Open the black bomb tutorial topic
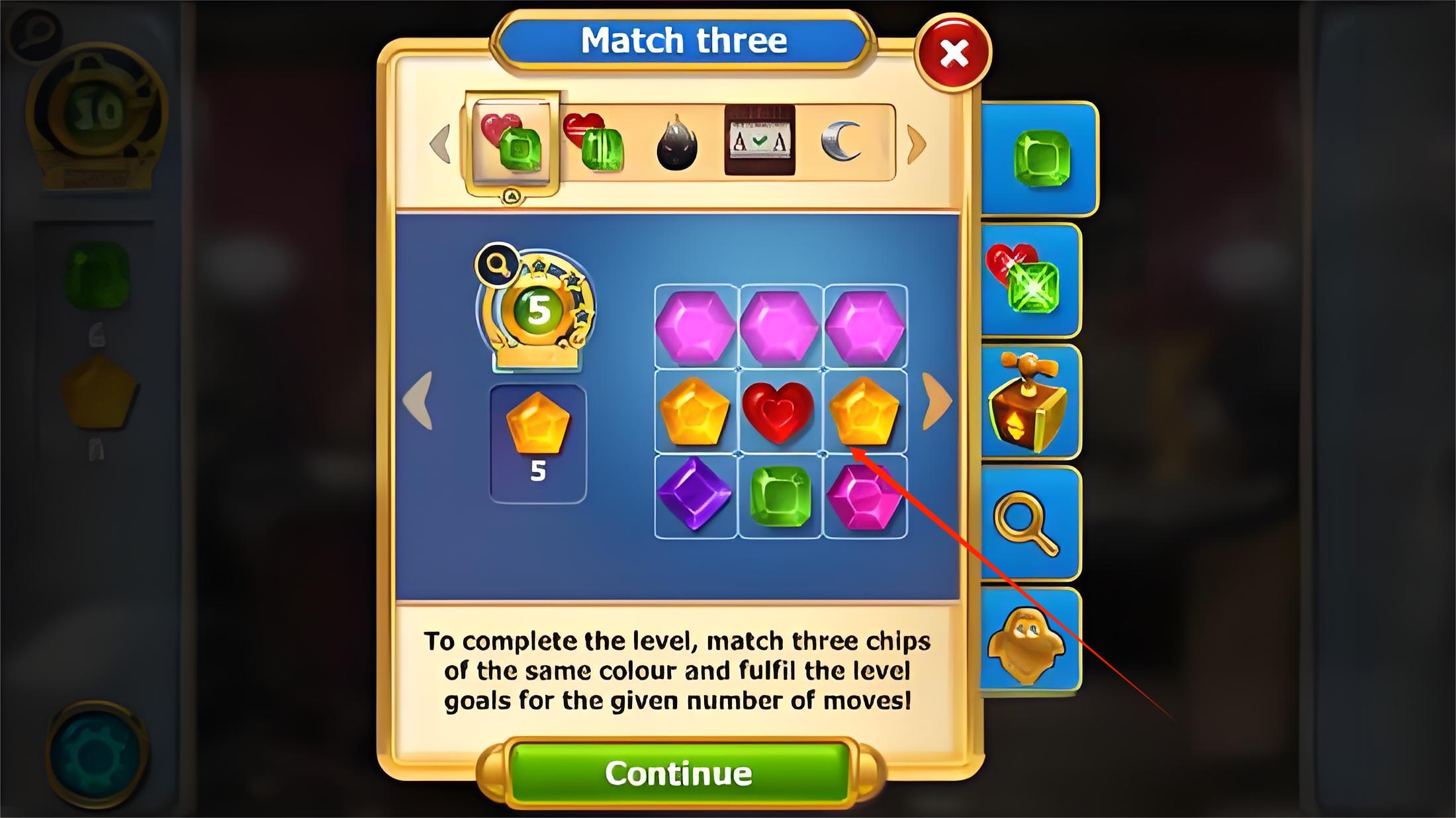The height and width of the screenshot is (818, 1456). (676, 144)
